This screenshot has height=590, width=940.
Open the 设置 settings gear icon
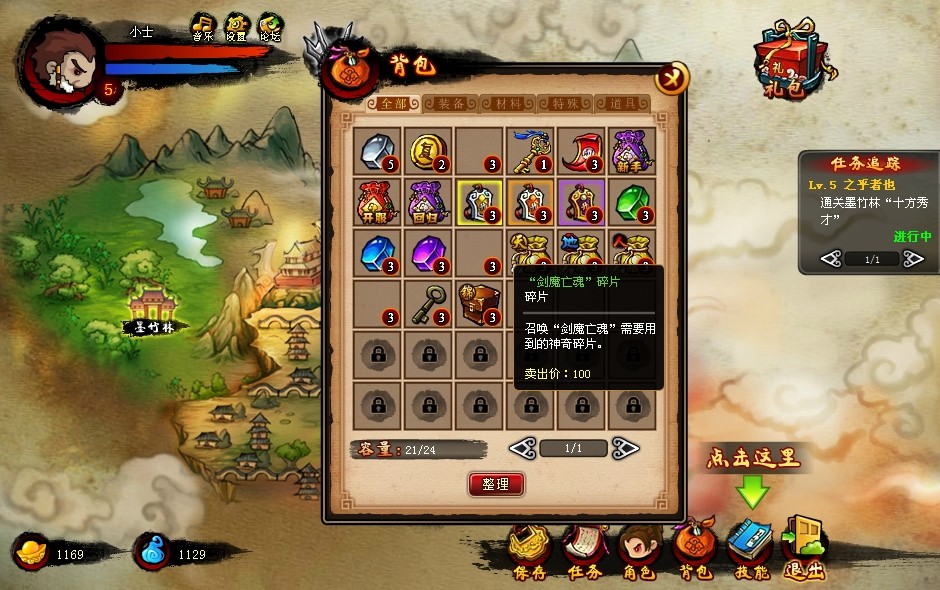tap(236, 27)
